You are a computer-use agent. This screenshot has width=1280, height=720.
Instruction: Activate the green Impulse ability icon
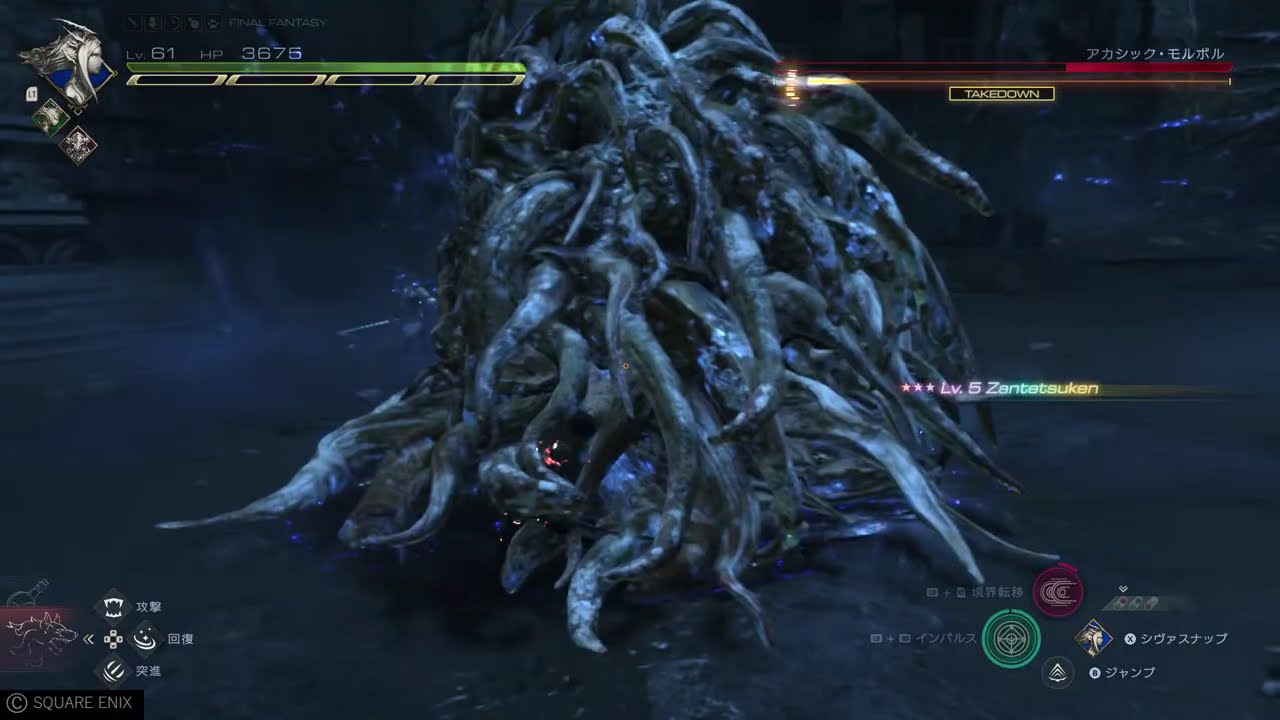pos(1011,638)
